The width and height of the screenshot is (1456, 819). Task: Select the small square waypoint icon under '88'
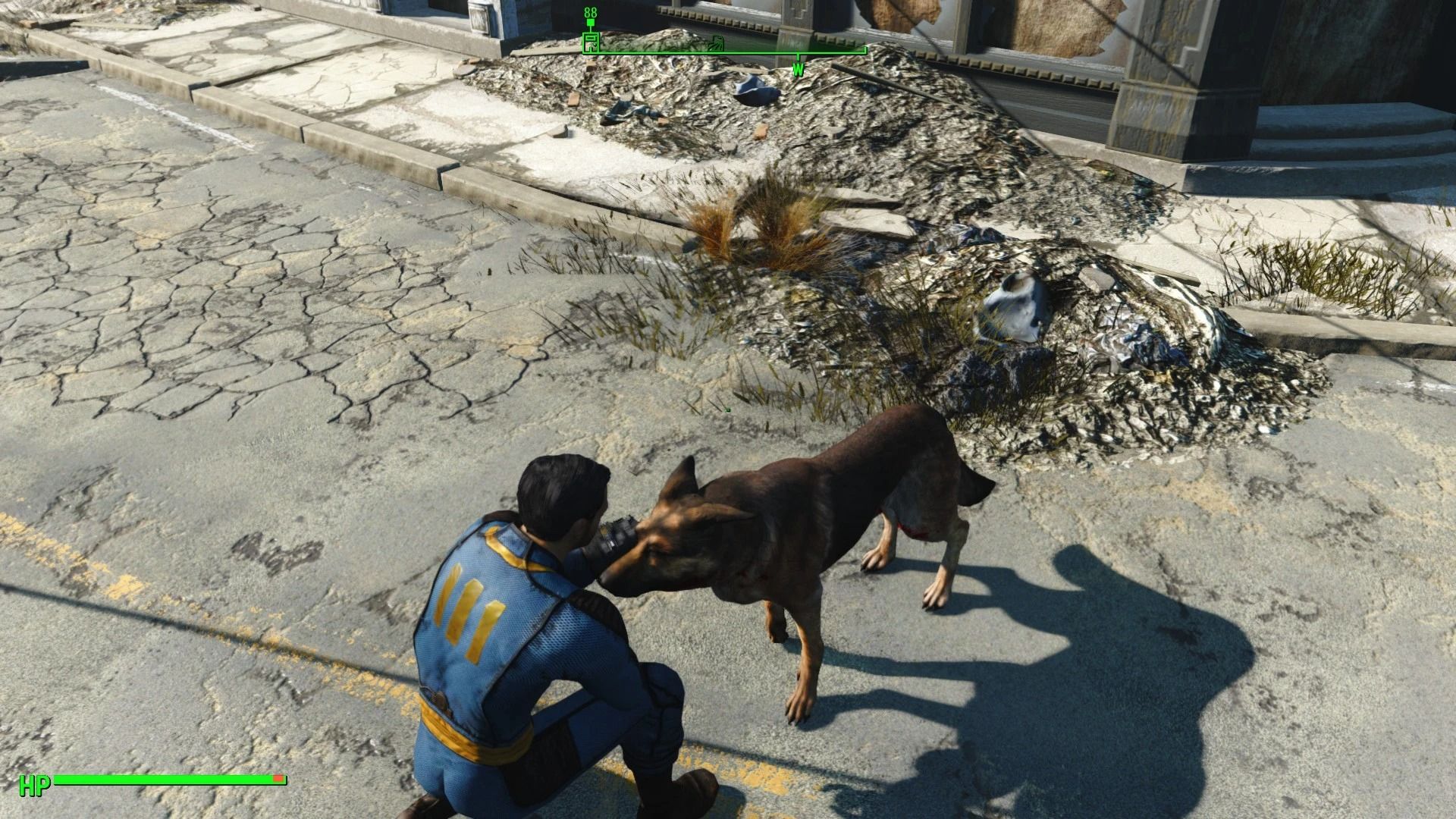(x=591, y=22)
